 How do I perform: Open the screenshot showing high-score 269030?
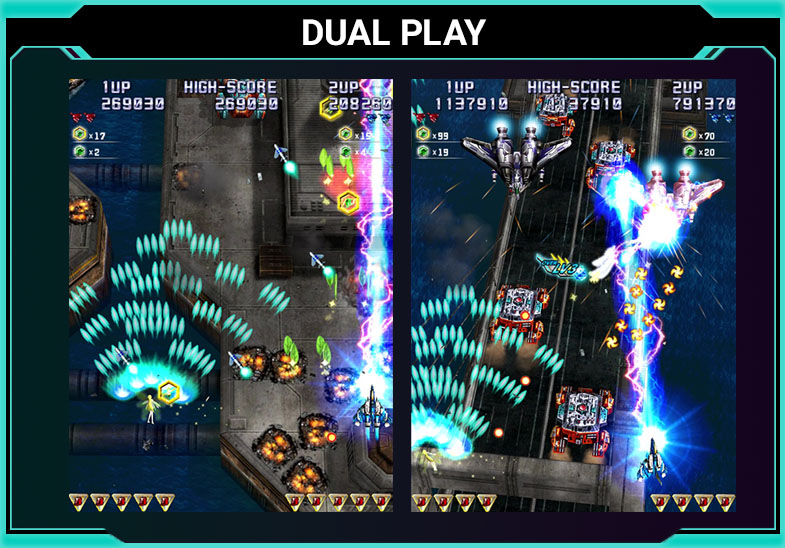pos(231,296)
